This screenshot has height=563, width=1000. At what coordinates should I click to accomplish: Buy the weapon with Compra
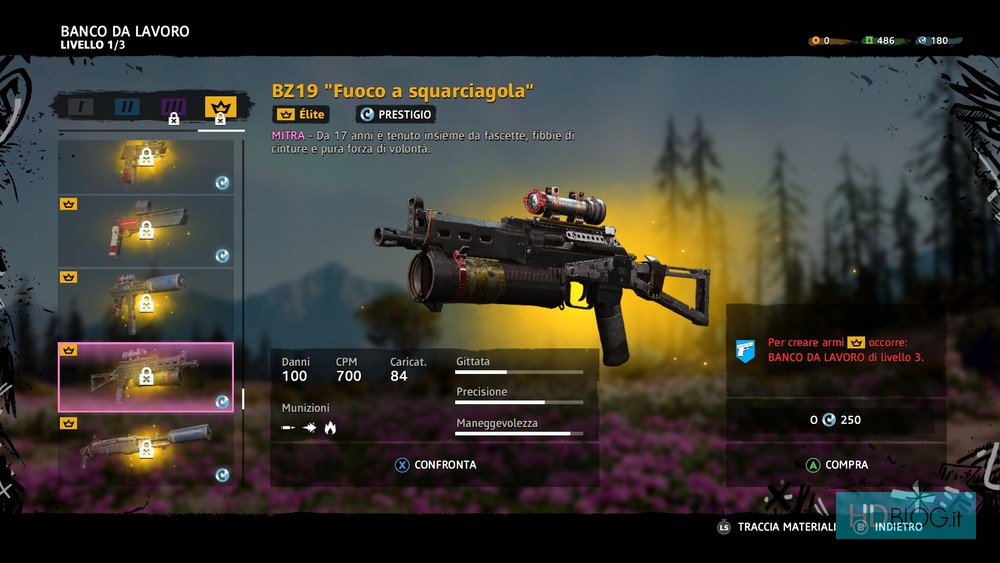[836, 465]
